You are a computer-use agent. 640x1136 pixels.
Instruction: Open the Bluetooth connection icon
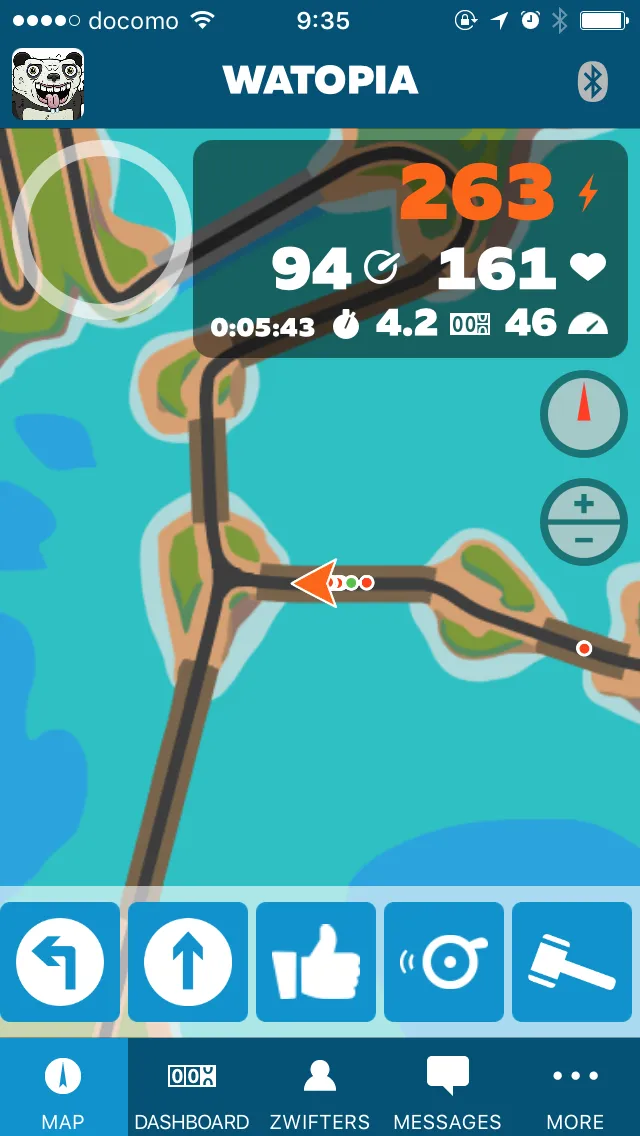(x=593, y=81)
